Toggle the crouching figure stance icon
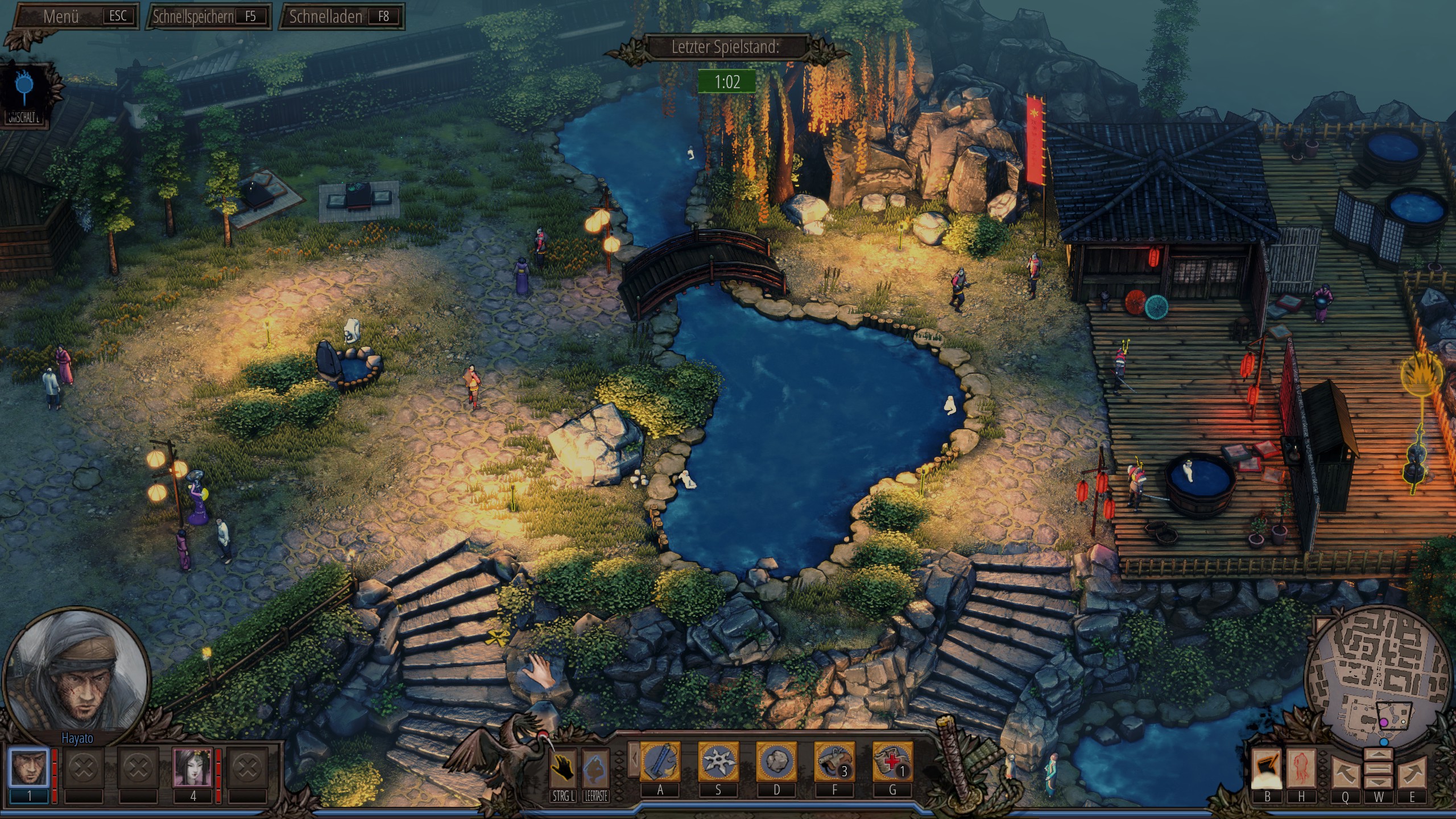 click(595, 768)
